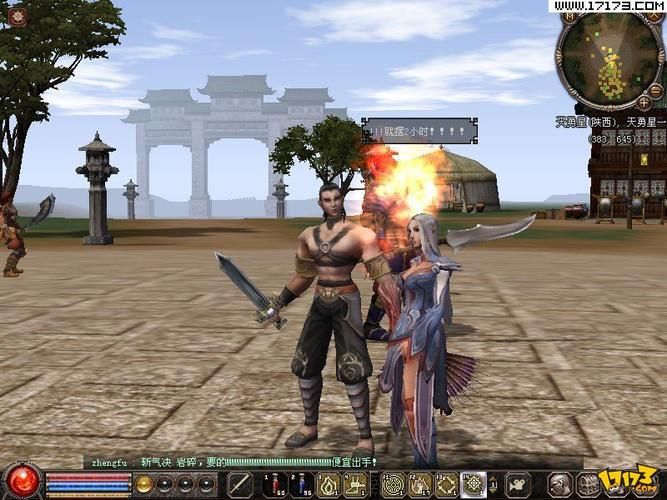Click the red orb character portrait
Screen dimensions: 667x500
[x=21, y=478]
